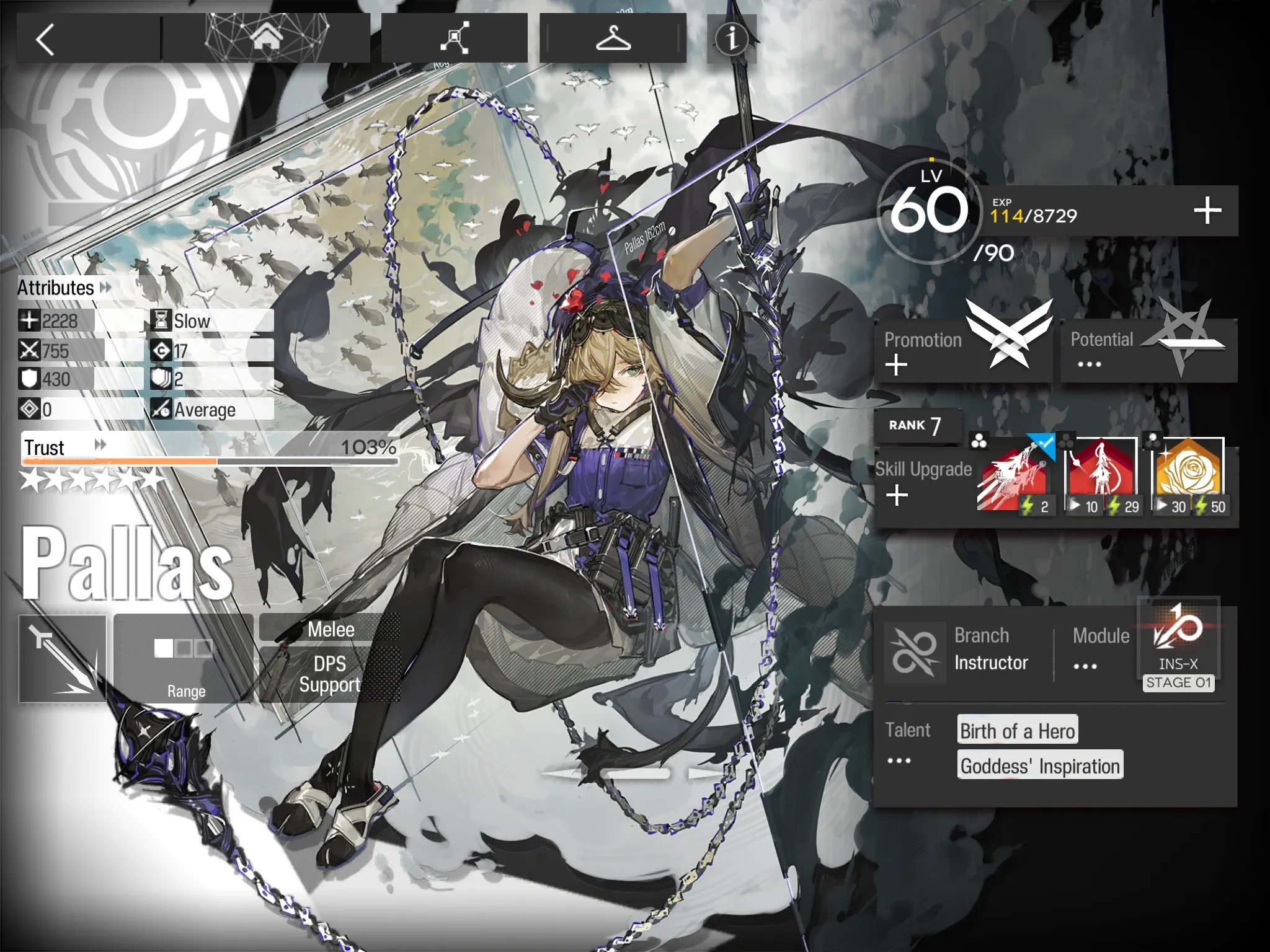Open the Promotion panel

point(963,350)
